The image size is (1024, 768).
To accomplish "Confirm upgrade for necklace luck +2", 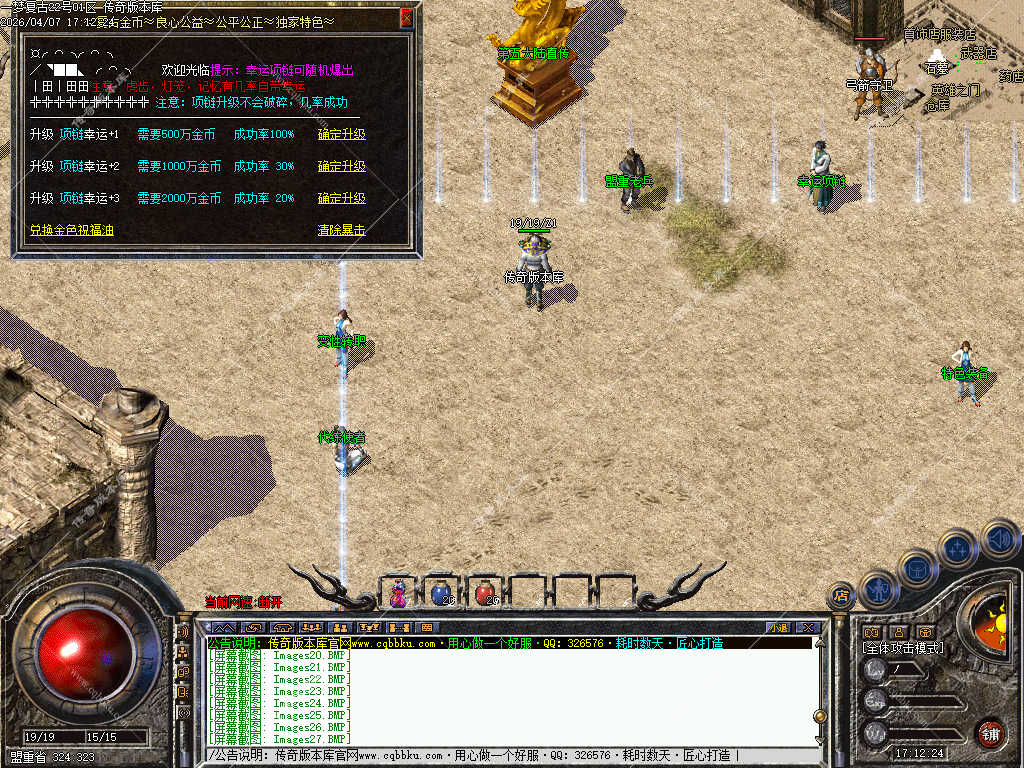I will 342,166.
